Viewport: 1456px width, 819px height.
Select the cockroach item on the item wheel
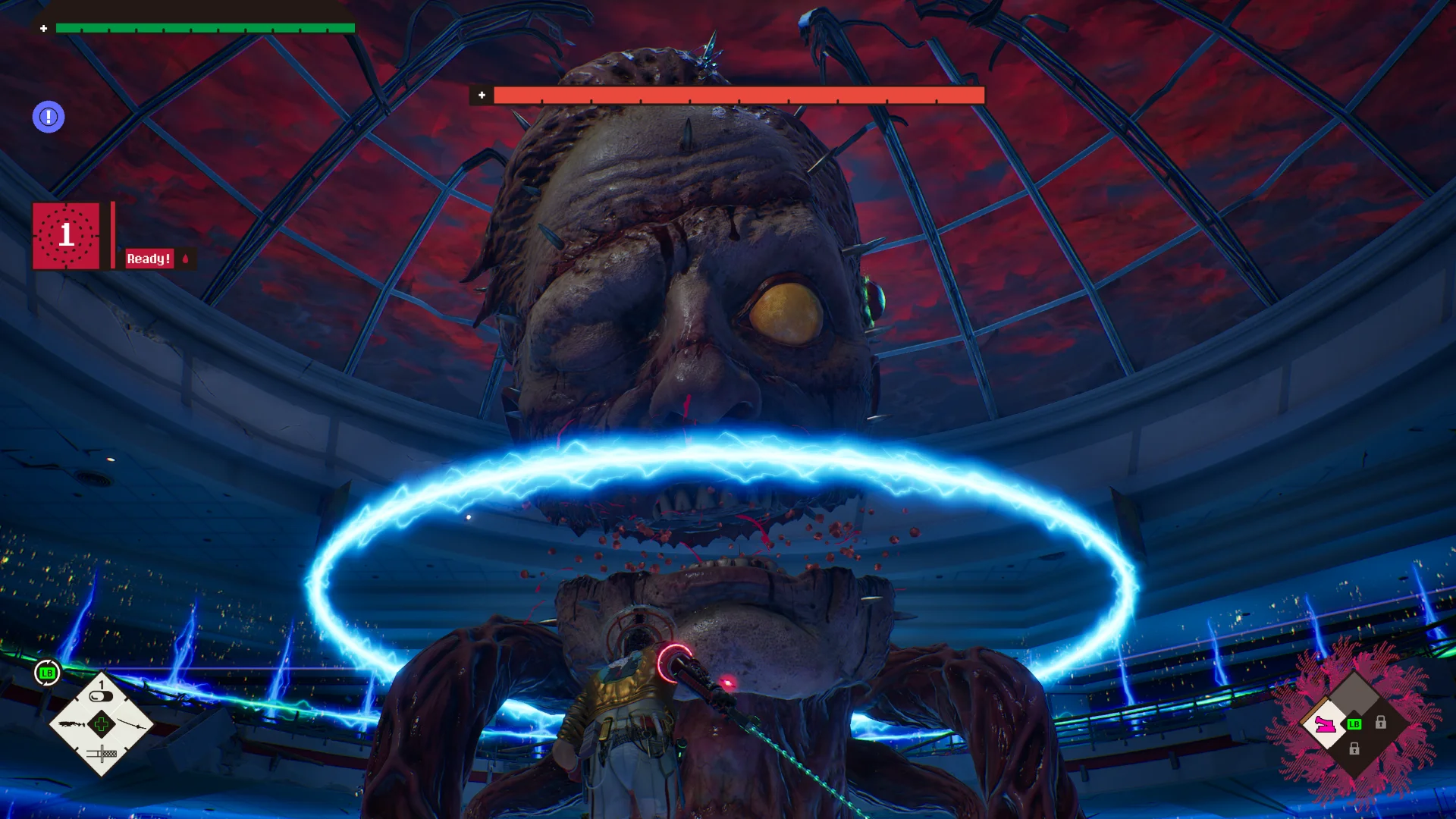71,724
